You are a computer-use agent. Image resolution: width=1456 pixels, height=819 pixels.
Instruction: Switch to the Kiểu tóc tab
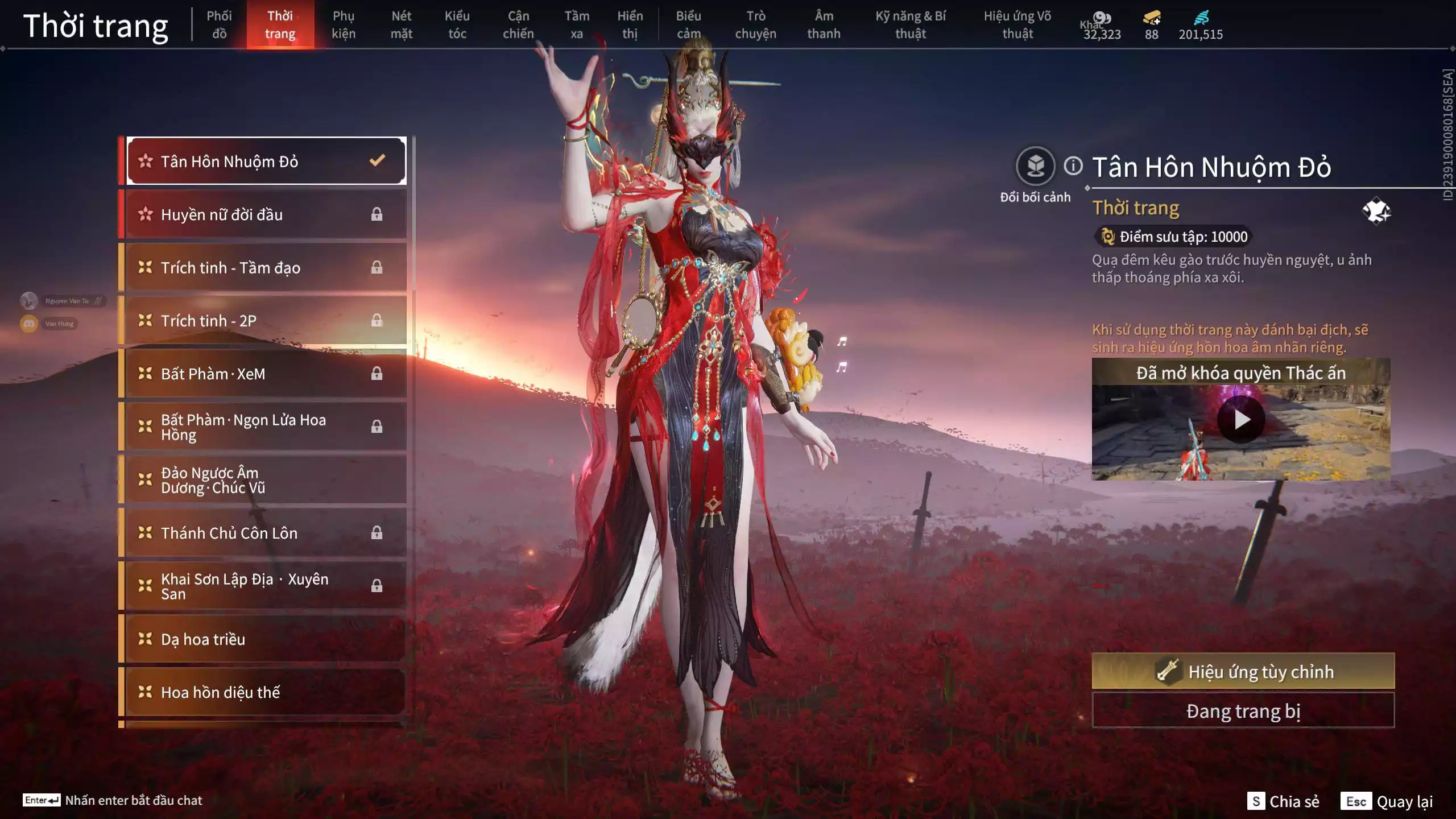click(457, 24)
